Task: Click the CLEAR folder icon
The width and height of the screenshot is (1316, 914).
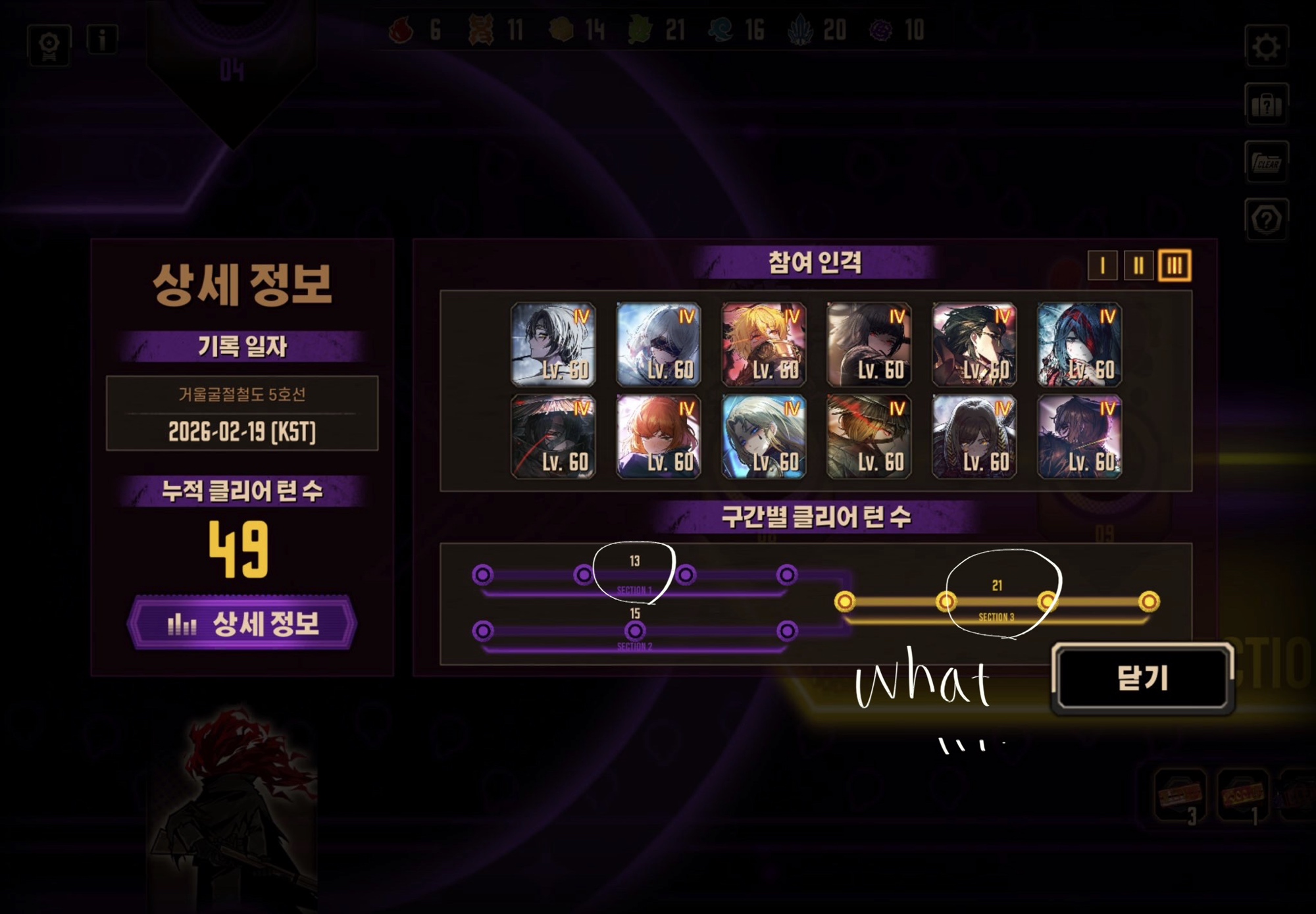Action: [x=1266, y=162]
